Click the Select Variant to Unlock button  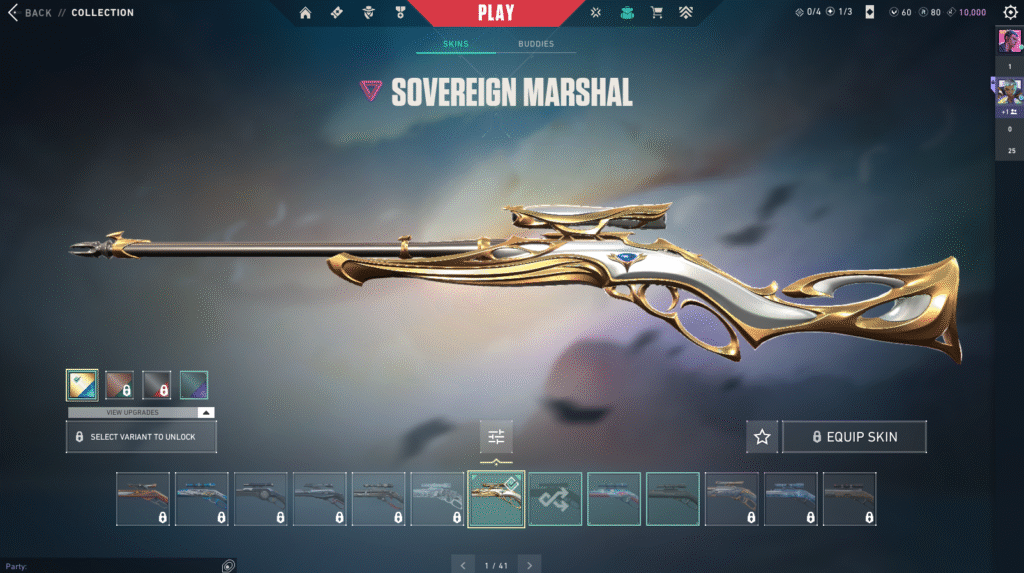[x=141, y=437]
